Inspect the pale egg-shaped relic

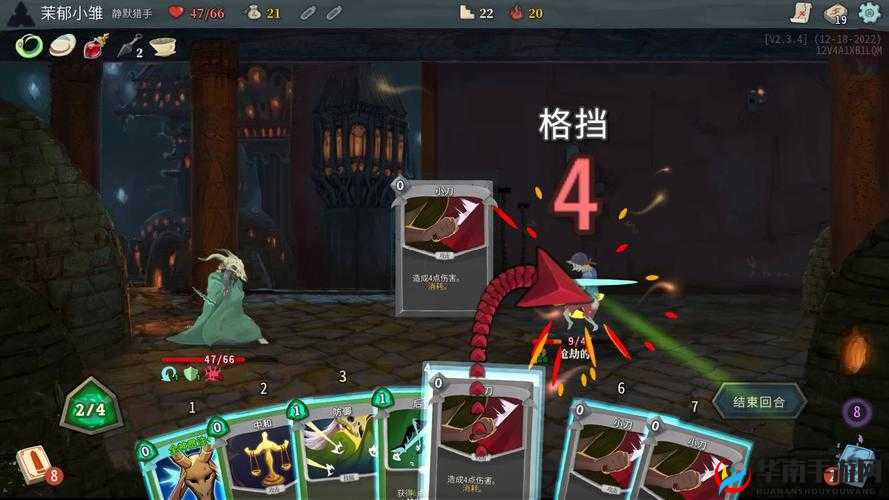62,46
